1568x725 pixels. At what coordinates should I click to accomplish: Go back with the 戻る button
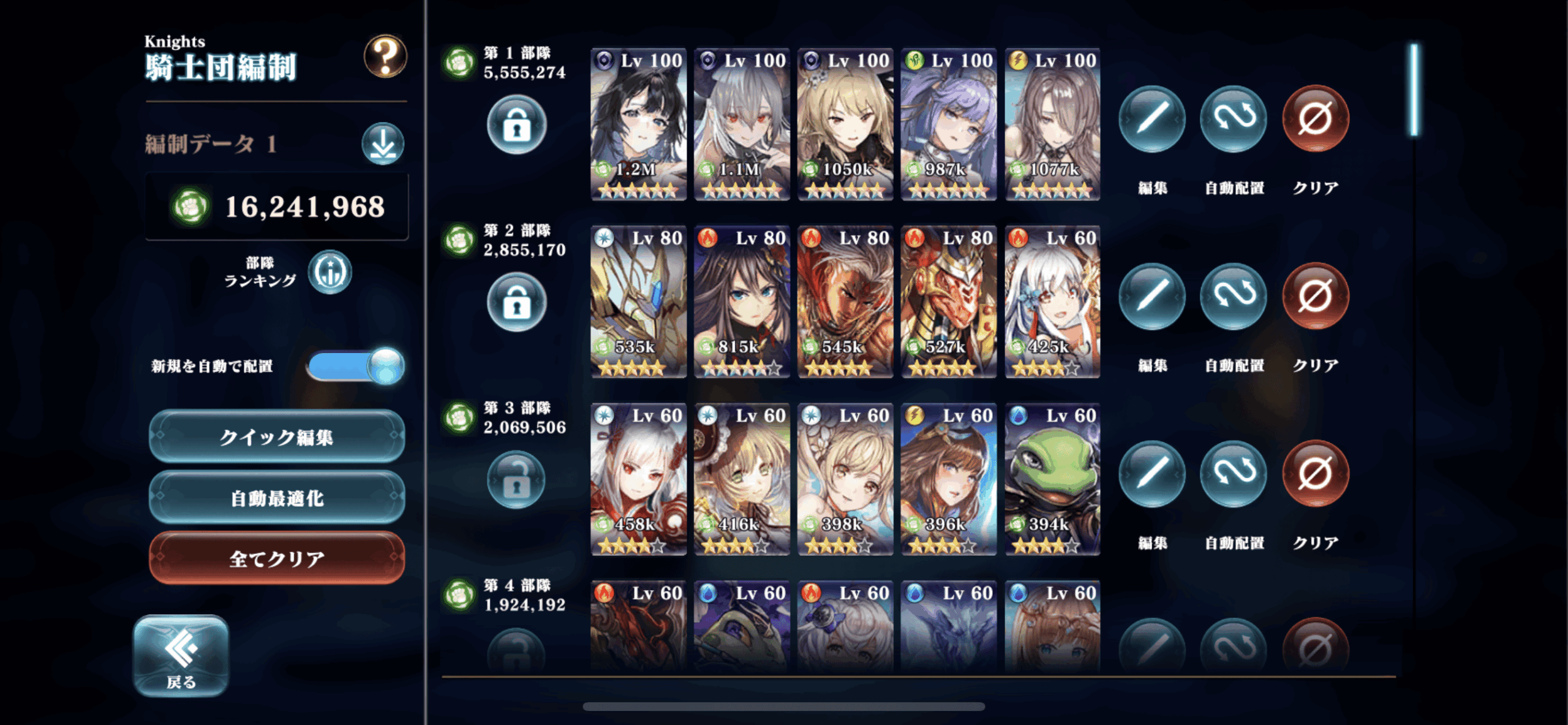point(181,656)
